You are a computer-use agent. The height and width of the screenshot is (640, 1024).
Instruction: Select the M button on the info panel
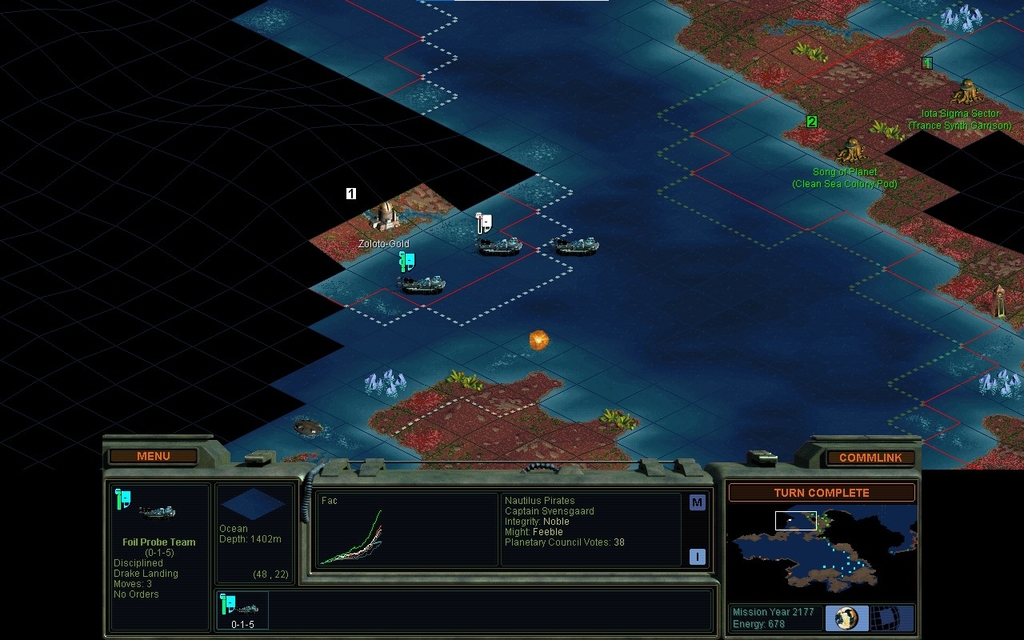[x=697, y=503]
